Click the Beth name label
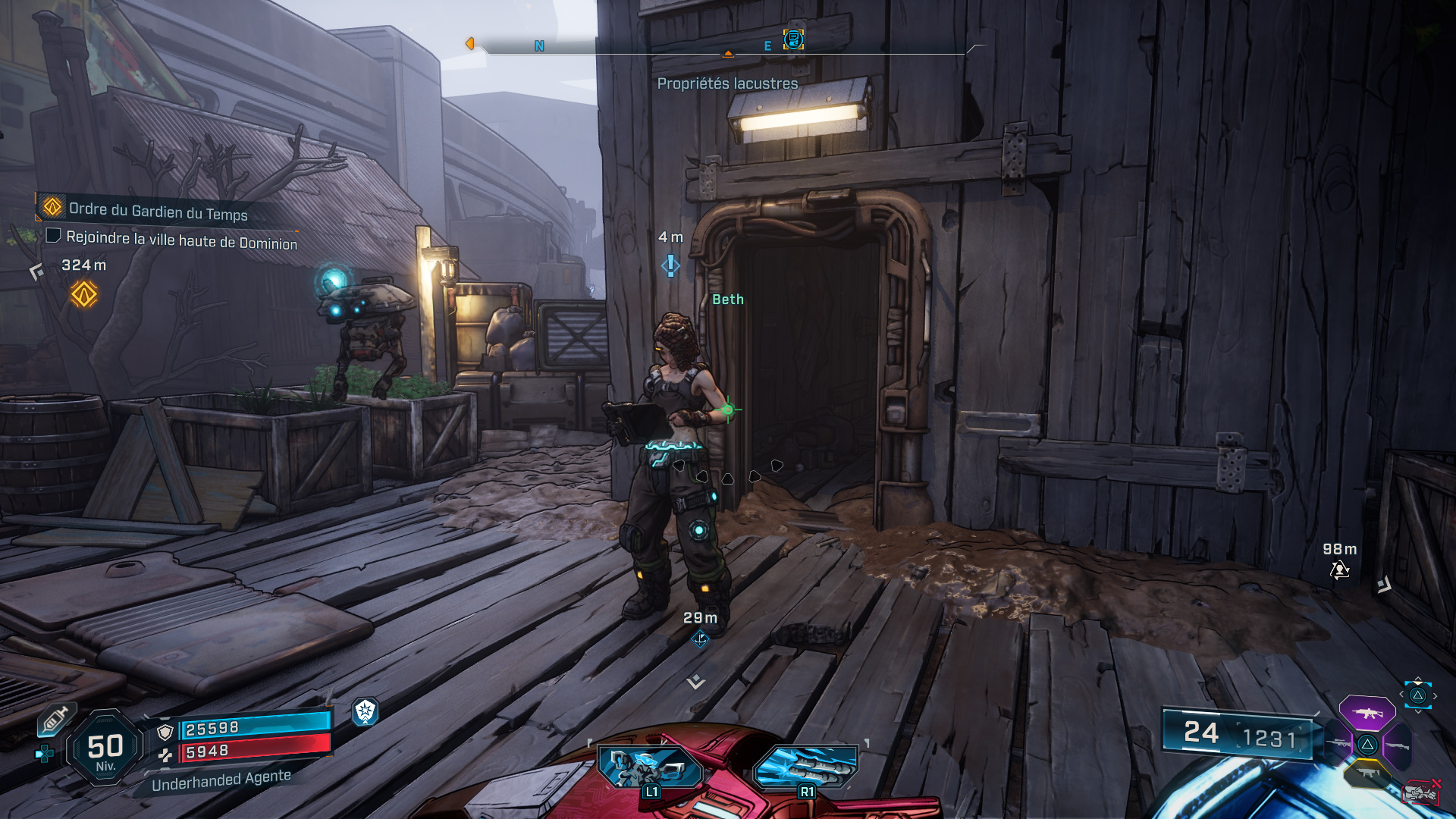 pos(726,299)
